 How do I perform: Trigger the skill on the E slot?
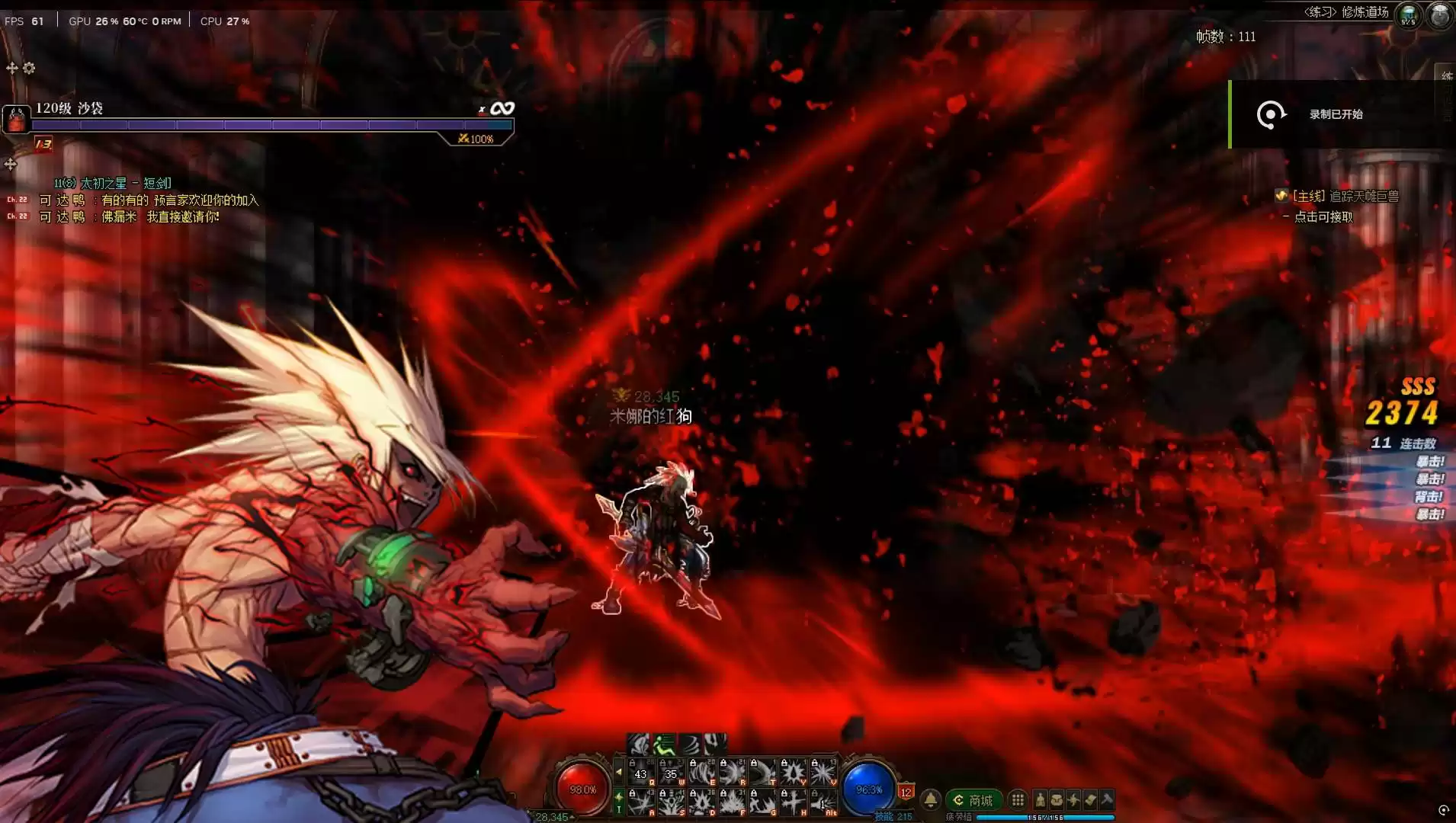pyautogui.click(x=702, y=773)
